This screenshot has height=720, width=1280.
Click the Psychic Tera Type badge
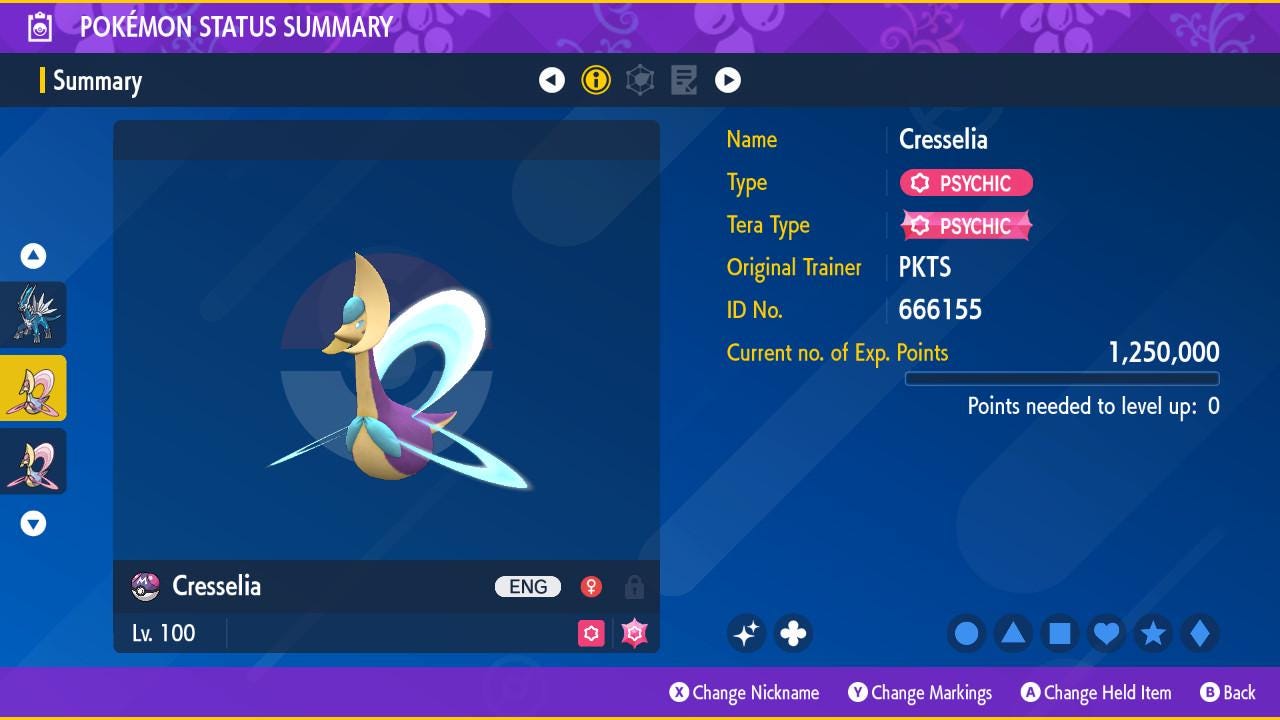coord(966,226)
